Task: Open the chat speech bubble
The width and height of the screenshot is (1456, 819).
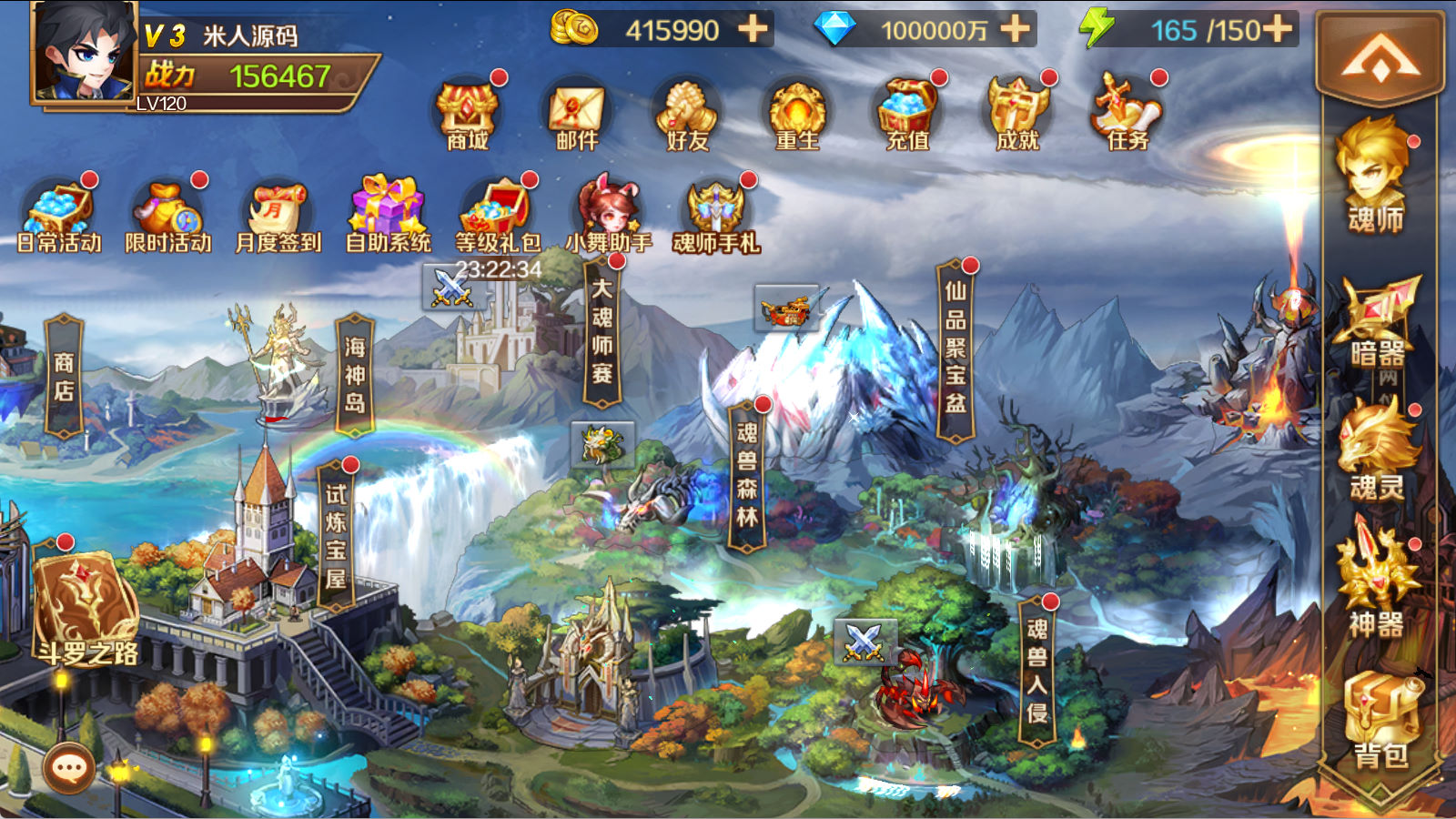Action: (x=69, y=769)
